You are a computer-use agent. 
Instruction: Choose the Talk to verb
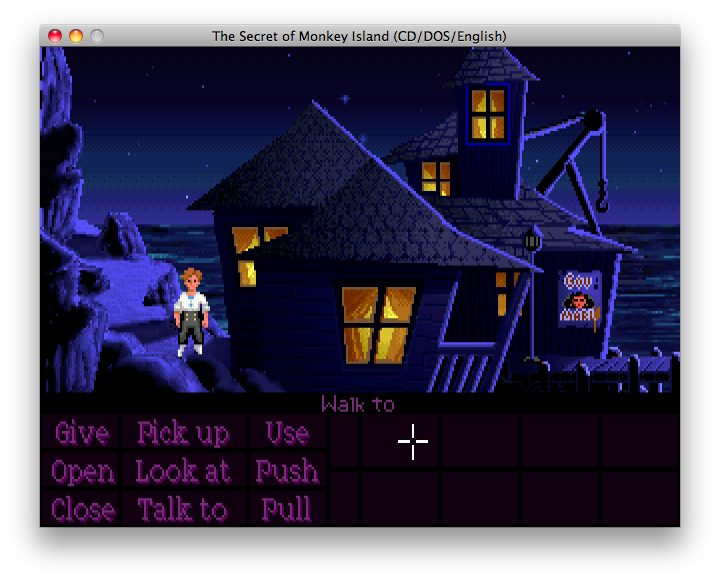[183, 509]
